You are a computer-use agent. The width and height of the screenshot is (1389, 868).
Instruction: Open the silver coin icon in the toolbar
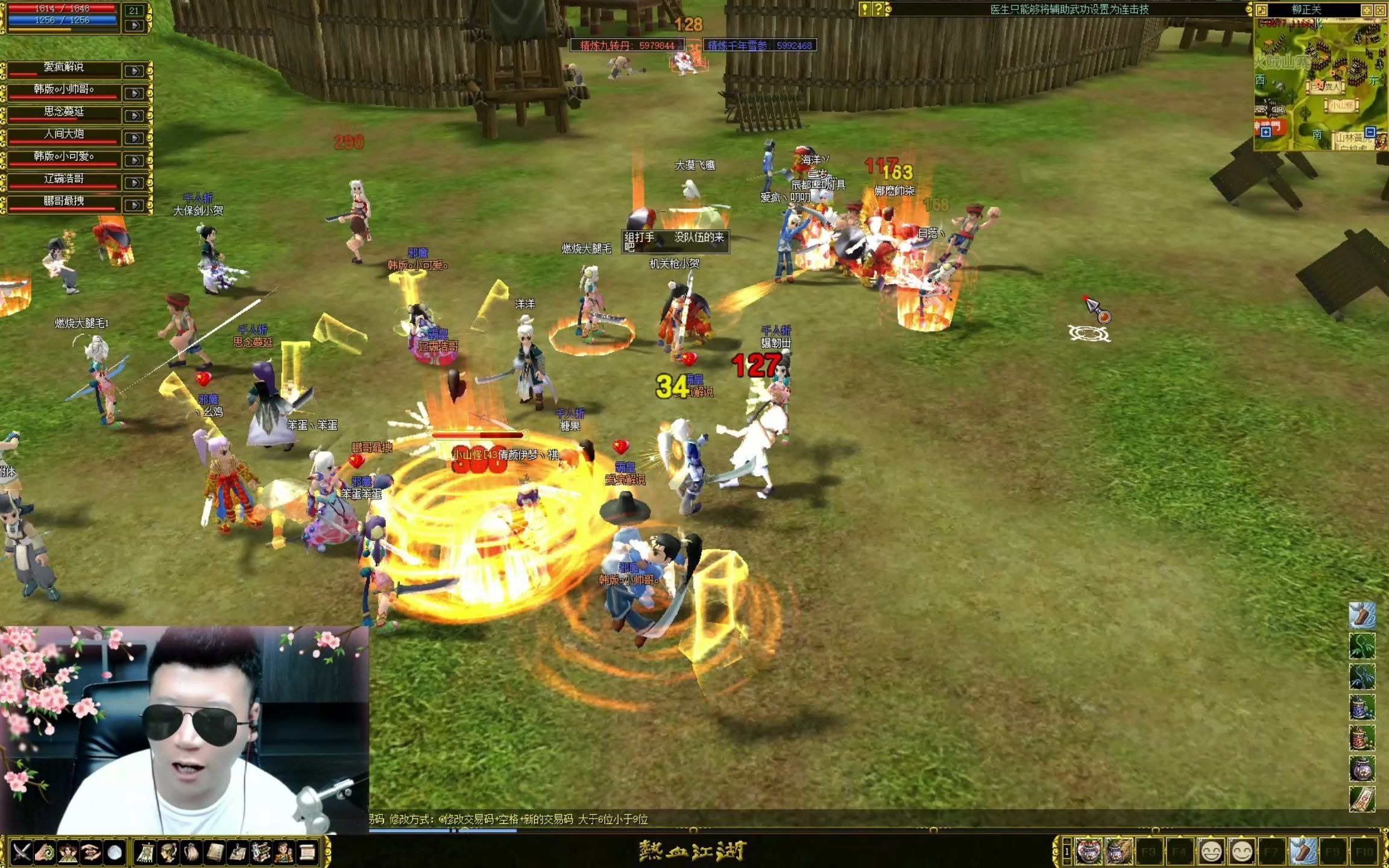(115, 852)
